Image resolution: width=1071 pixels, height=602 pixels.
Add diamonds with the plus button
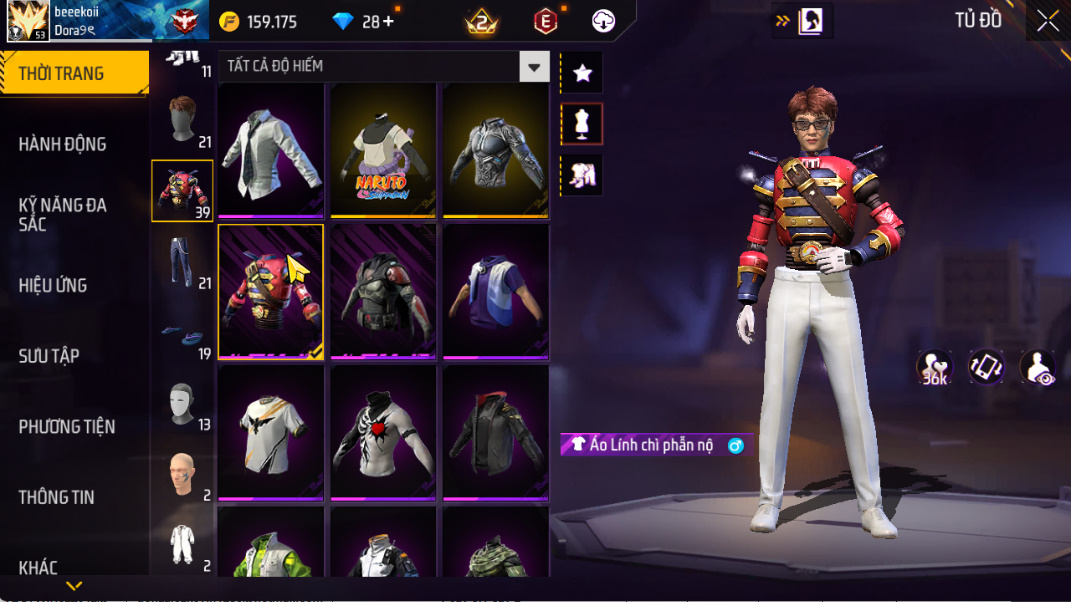pyautogui.click(x=388, y=21)
